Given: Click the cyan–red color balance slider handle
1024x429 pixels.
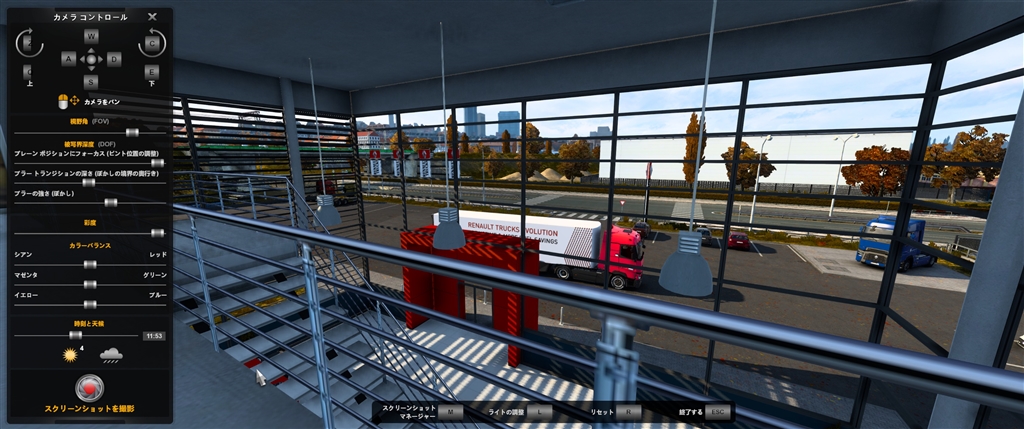Looking at the screenshot, I should (89, 264).
